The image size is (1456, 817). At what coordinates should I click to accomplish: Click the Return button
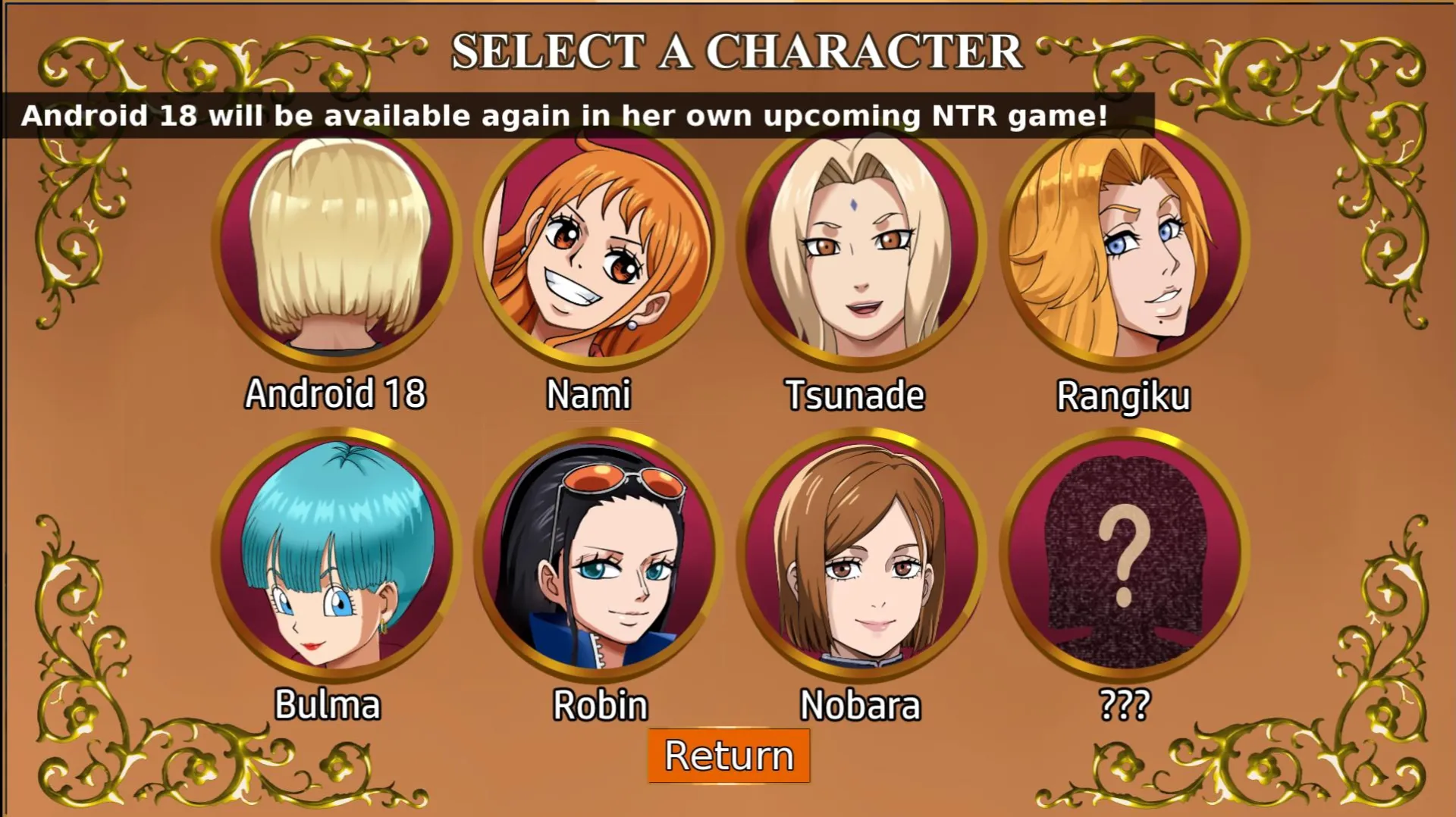click(727, 754)
